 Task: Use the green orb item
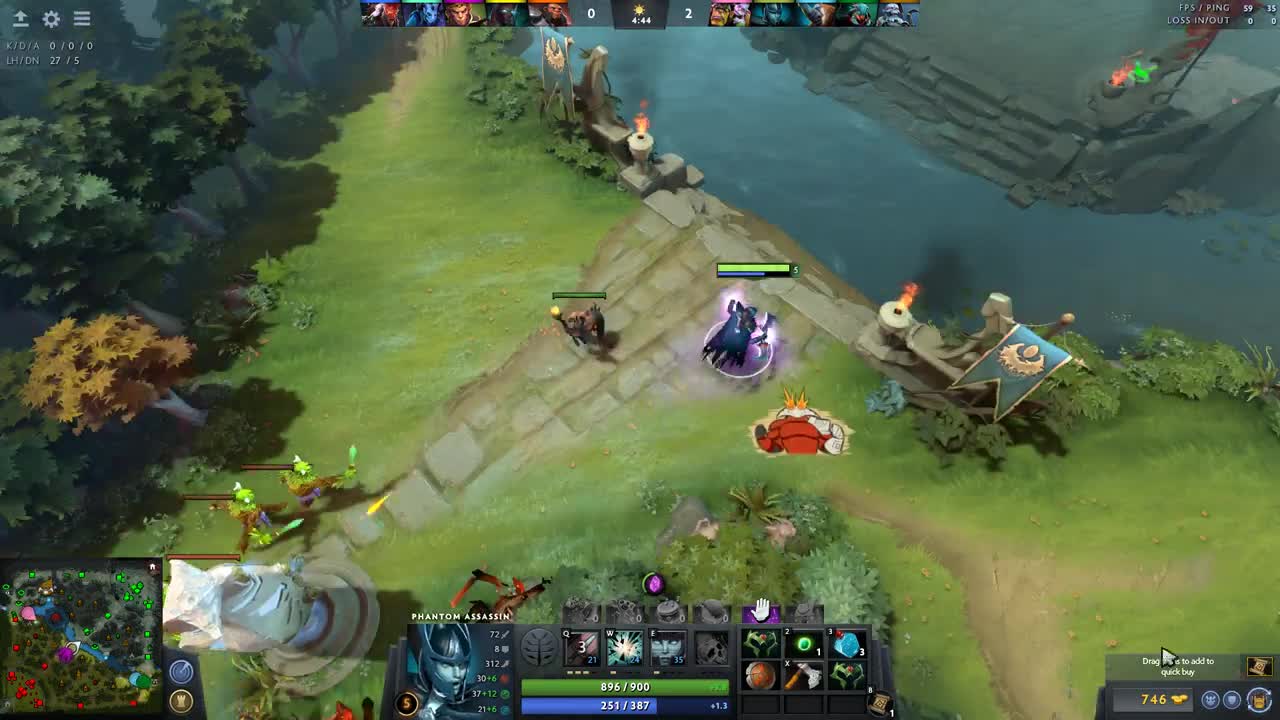804,645
